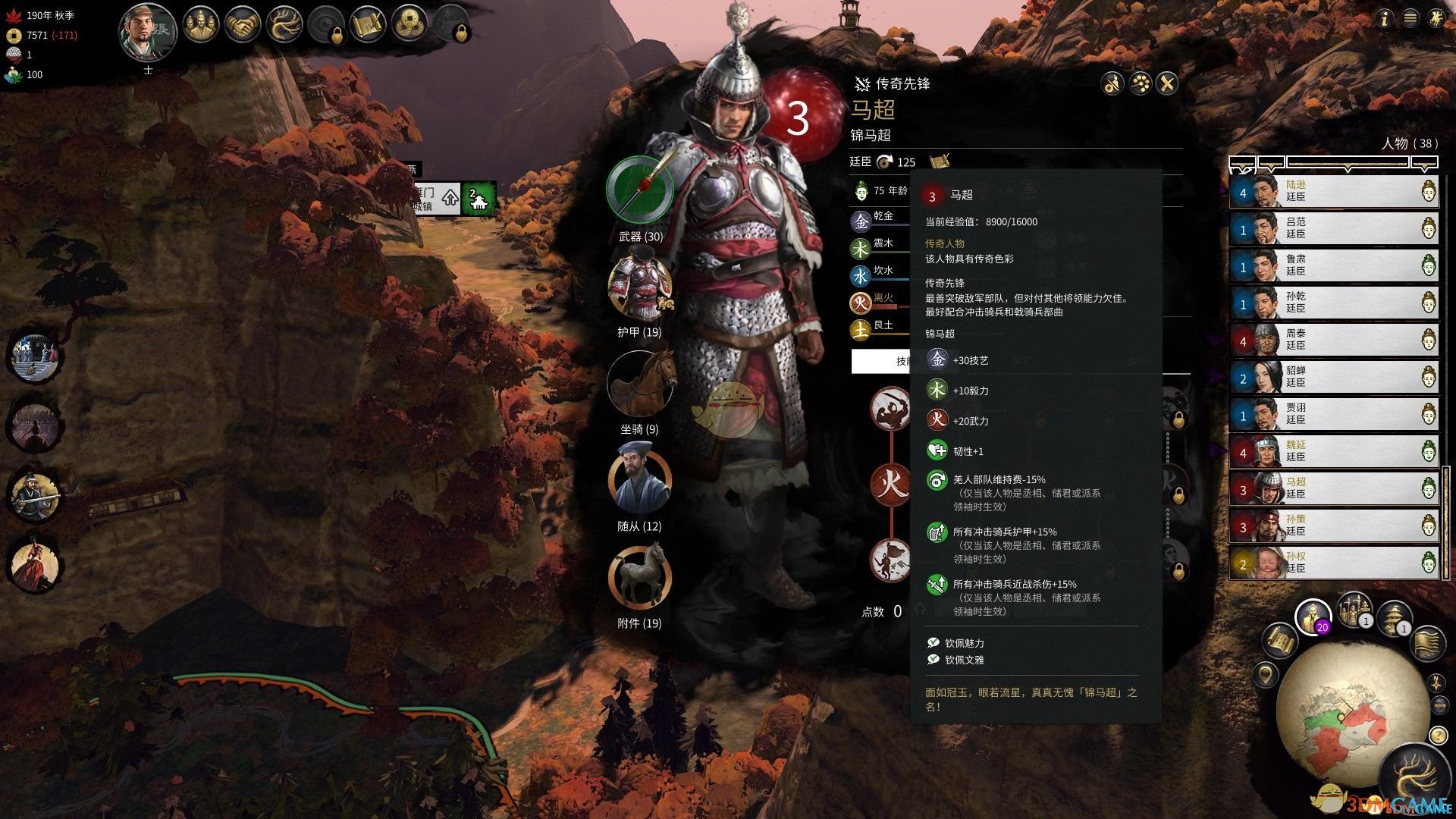Image resolution: width=1456 pixels, height=819 pixels.
Task: Select Ma Chao's 武器 (30) weapon slot
Action: pos(639,190)
